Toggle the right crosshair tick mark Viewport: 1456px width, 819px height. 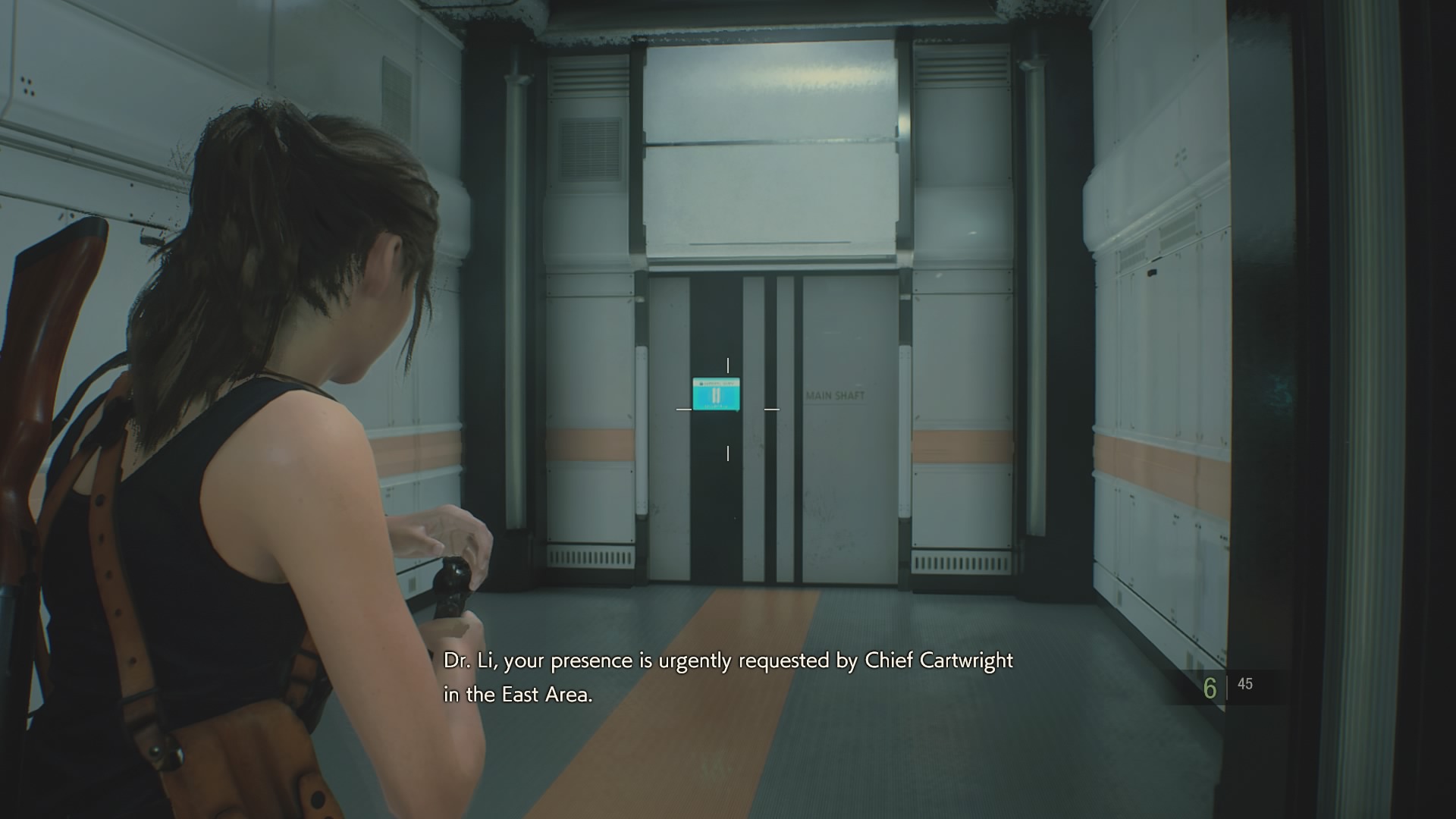(x=770, y=410)
